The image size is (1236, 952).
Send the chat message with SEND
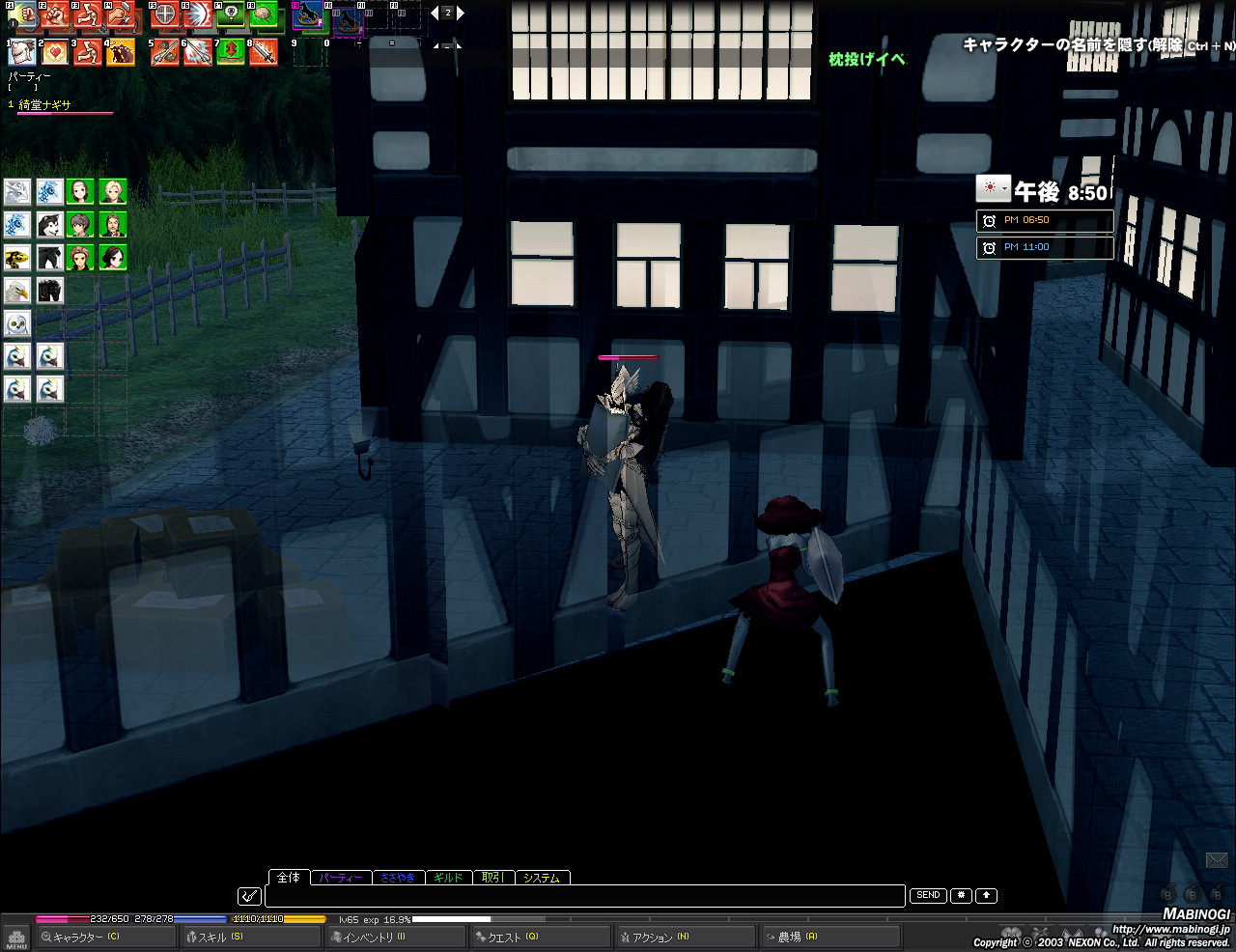tap(928, 895)
